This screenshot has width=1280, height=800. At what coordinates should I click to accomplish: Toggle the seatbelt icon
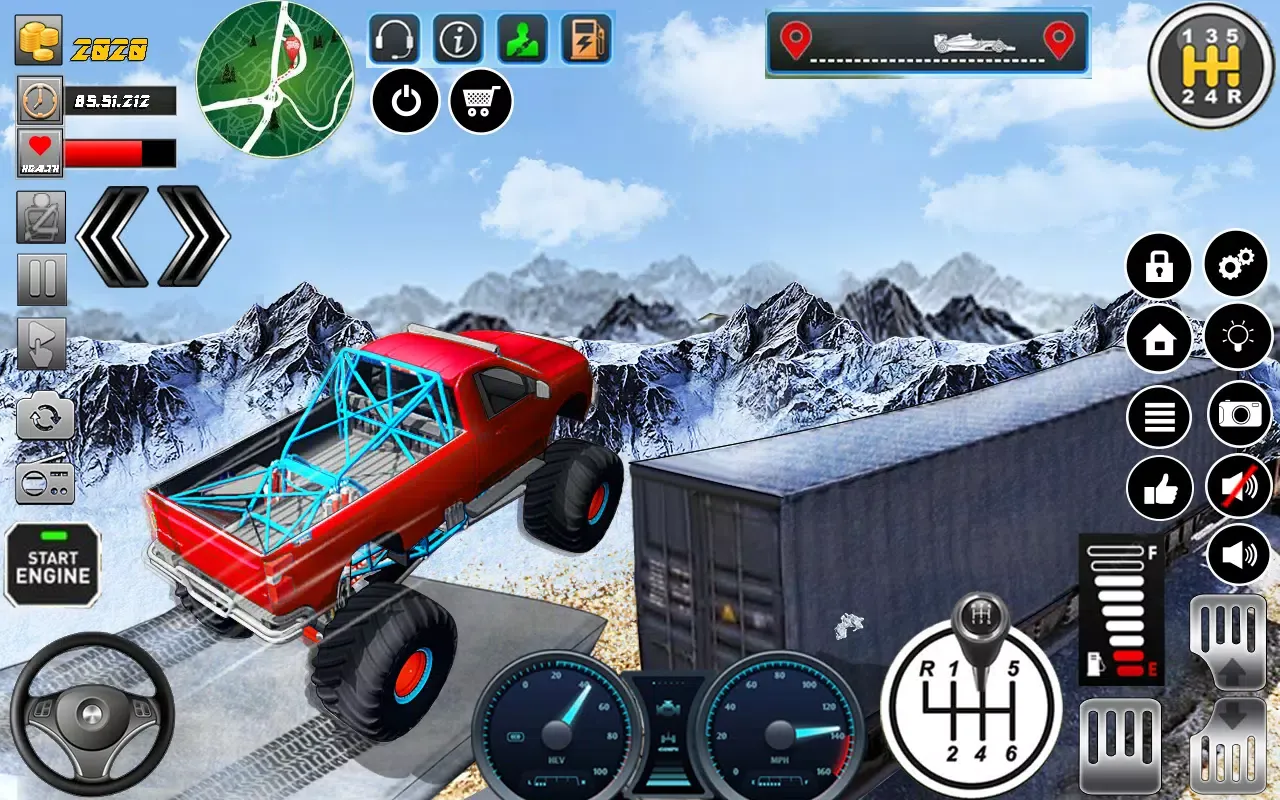coord(41,217)
